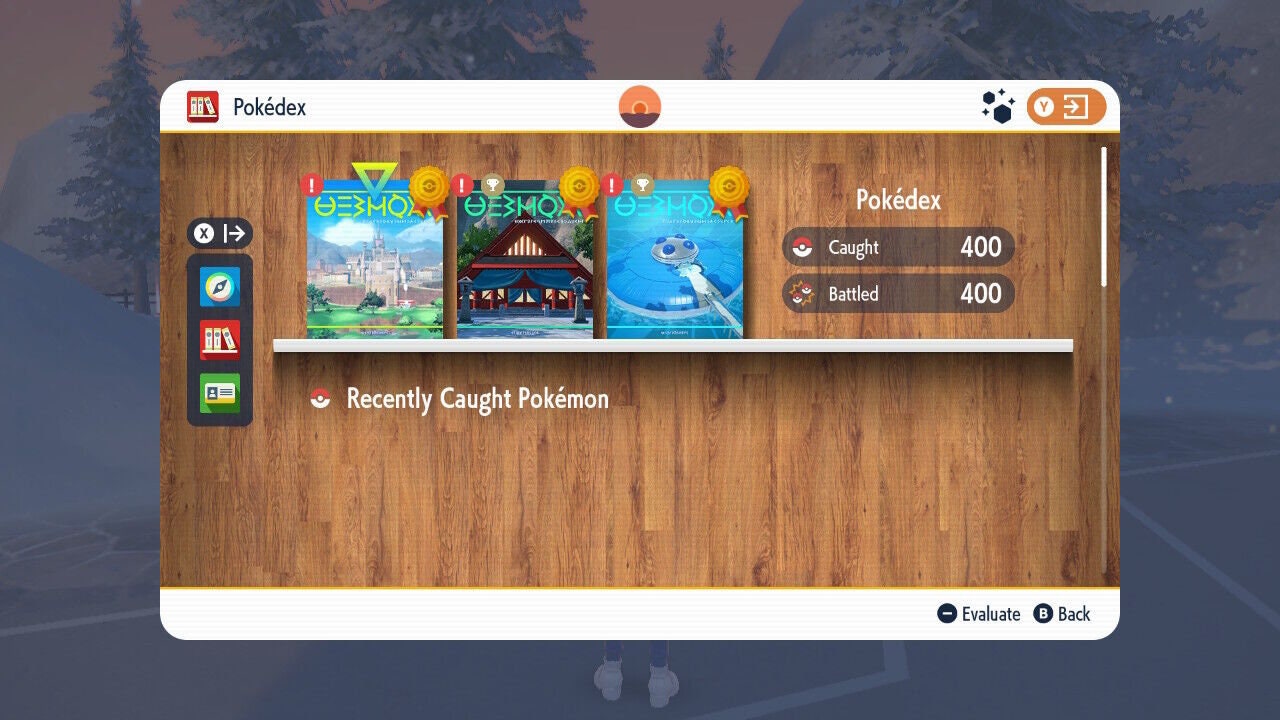
Task: Click the Pokédex book icon in the header
Action: (203, 106)
